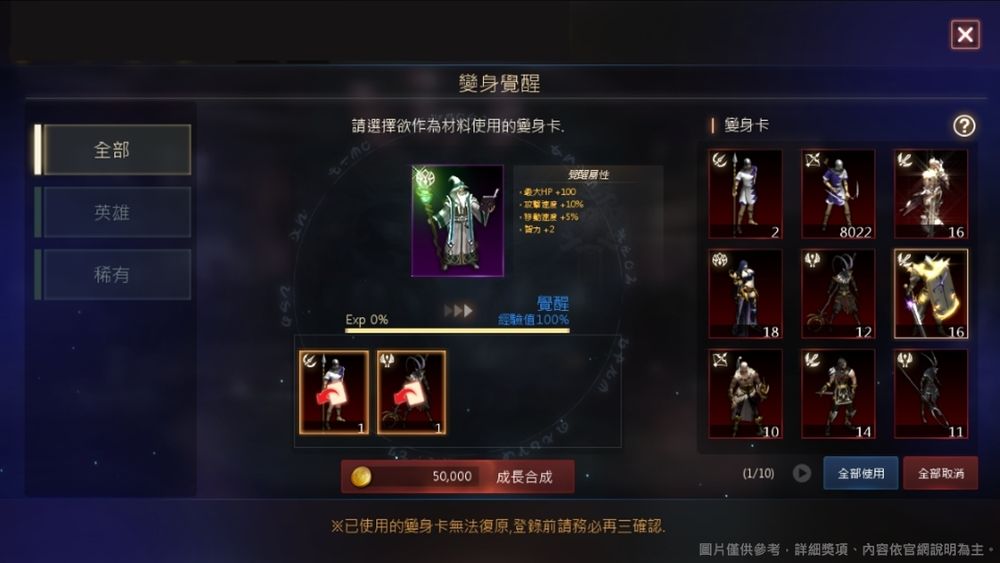Viewport: 1000px width, 563px height.
Task: Select the highlighted golden shield knight card
Action: coord(931,293)
